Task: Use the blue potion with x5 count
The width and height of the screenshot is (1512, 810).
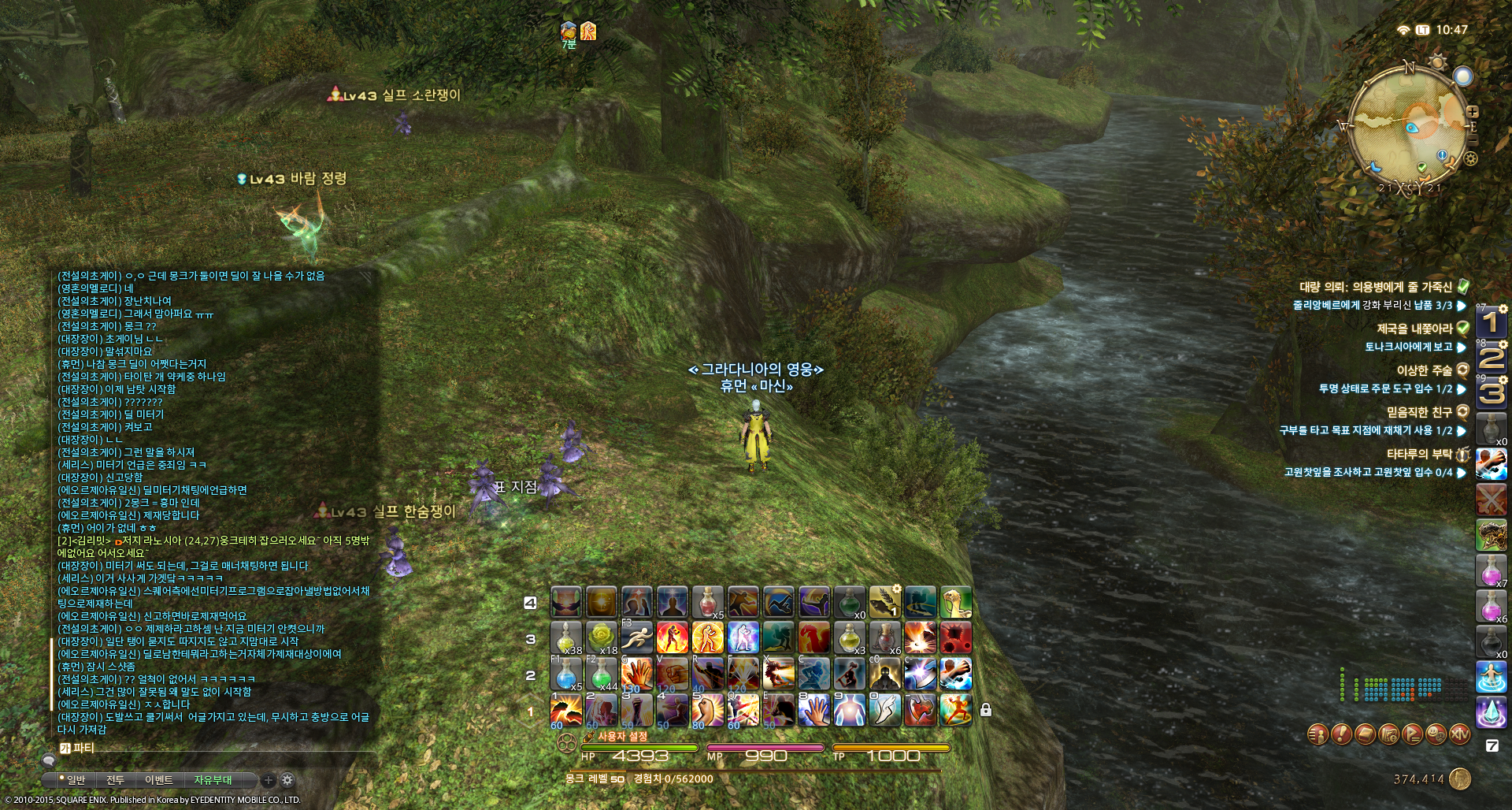Action: click(x=565, y=674)
